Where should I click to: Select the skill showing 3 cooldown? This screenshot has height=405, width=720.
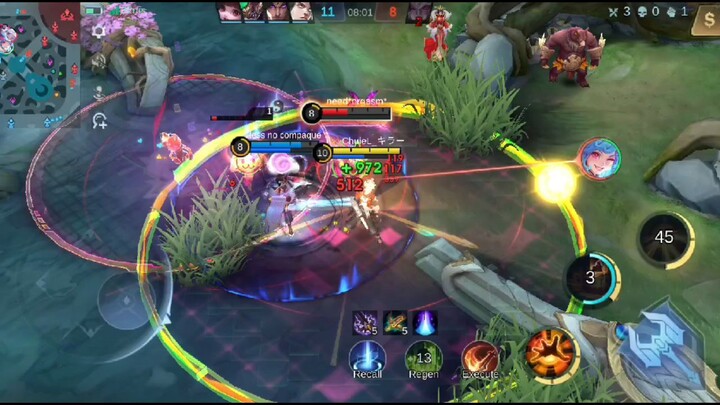pos(590,277)
